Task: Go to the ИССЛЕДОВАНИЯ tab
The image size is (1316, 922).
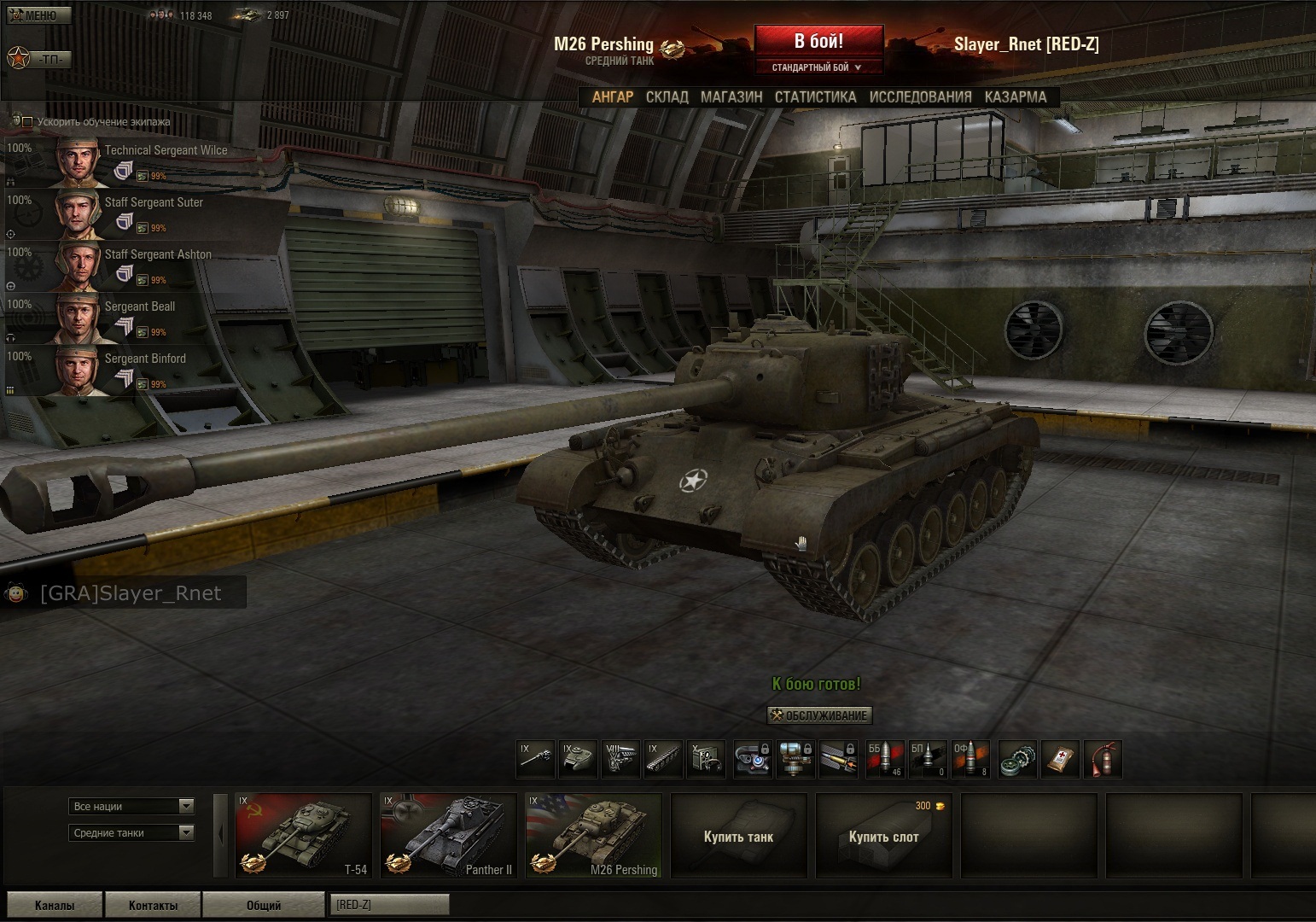Action: pos(920,97)
